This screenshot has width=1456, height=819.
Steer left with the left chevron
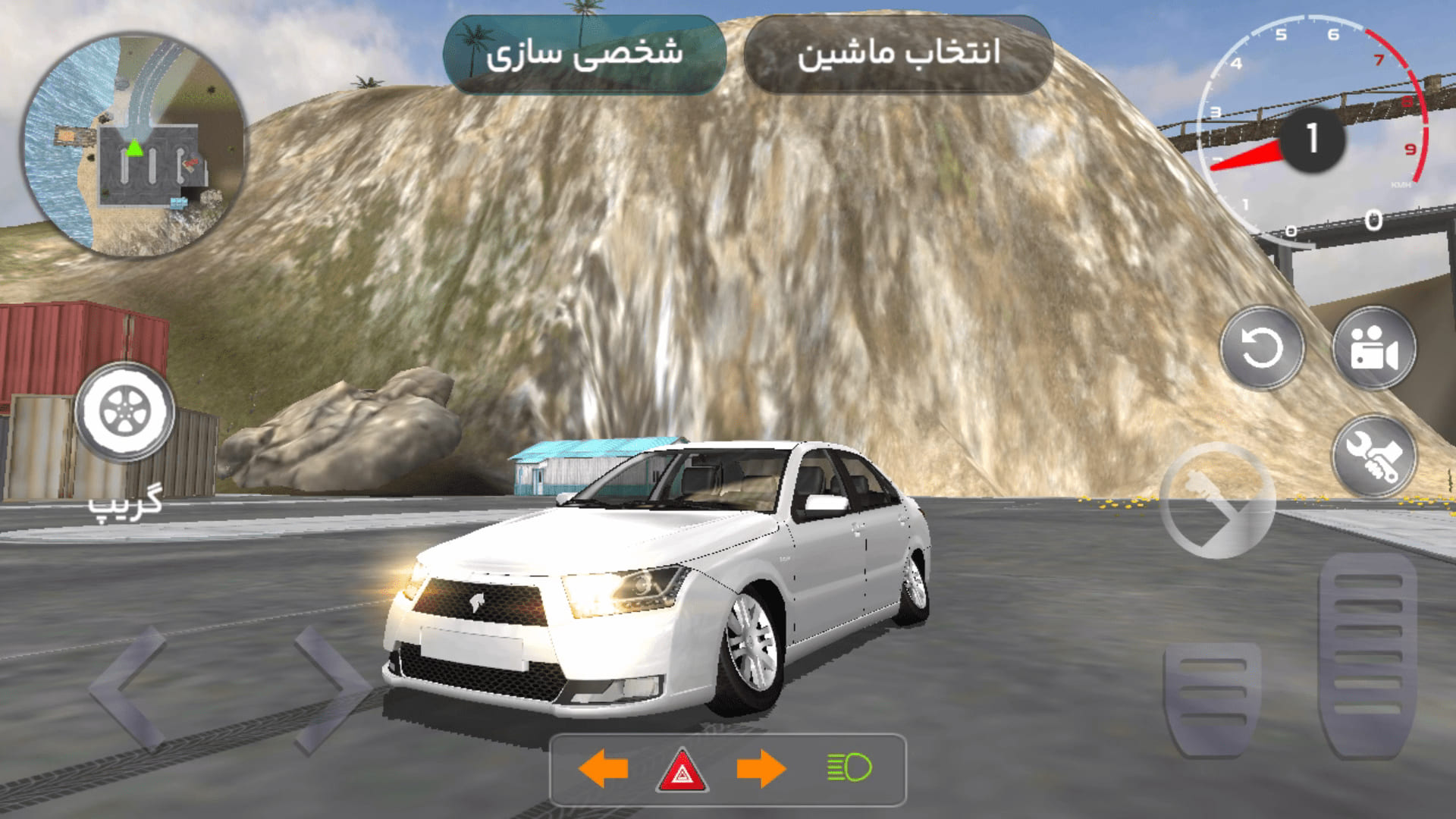[129, 689]
